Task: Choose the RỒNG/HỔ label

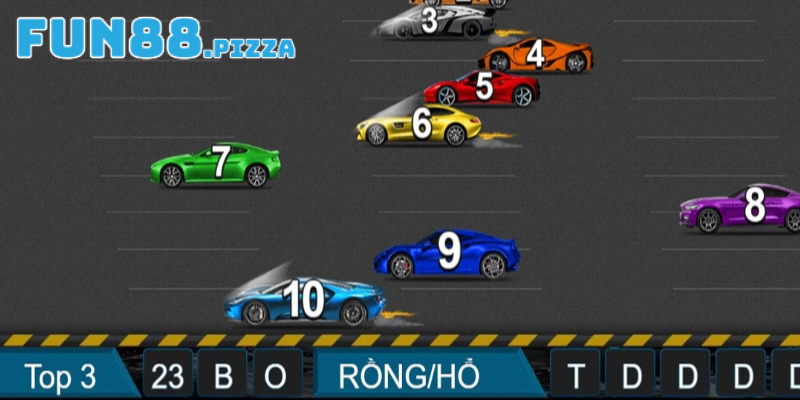Action: (x=409, y=376)
